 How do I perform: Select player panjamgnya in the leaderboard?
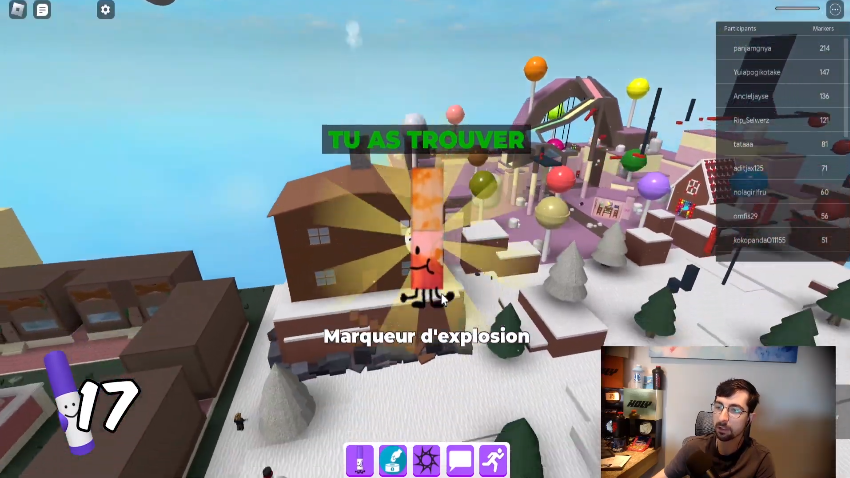point(753,48)
